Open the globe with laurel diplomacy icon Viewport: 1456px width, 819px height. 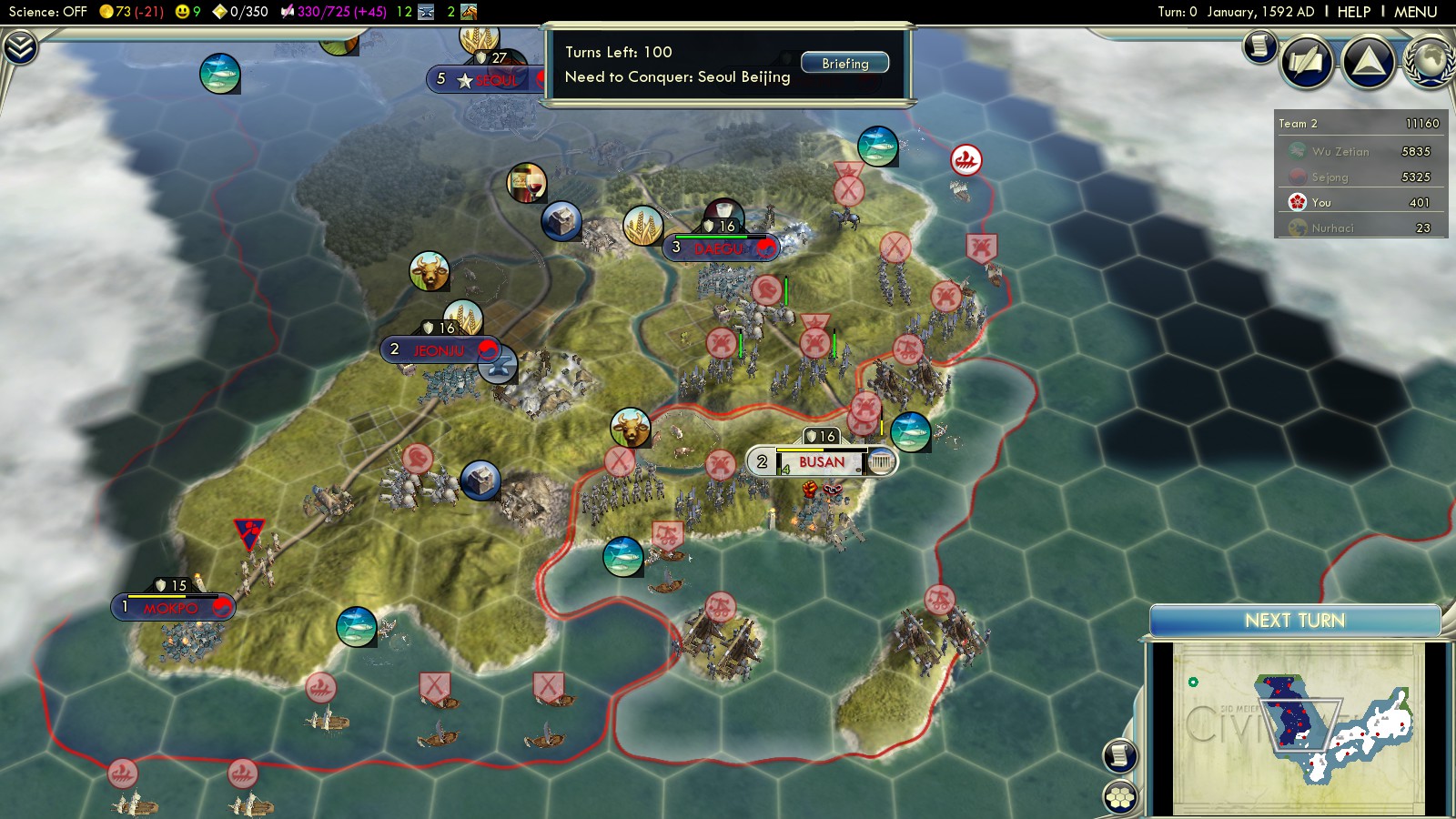click(x=1430, y=62)
